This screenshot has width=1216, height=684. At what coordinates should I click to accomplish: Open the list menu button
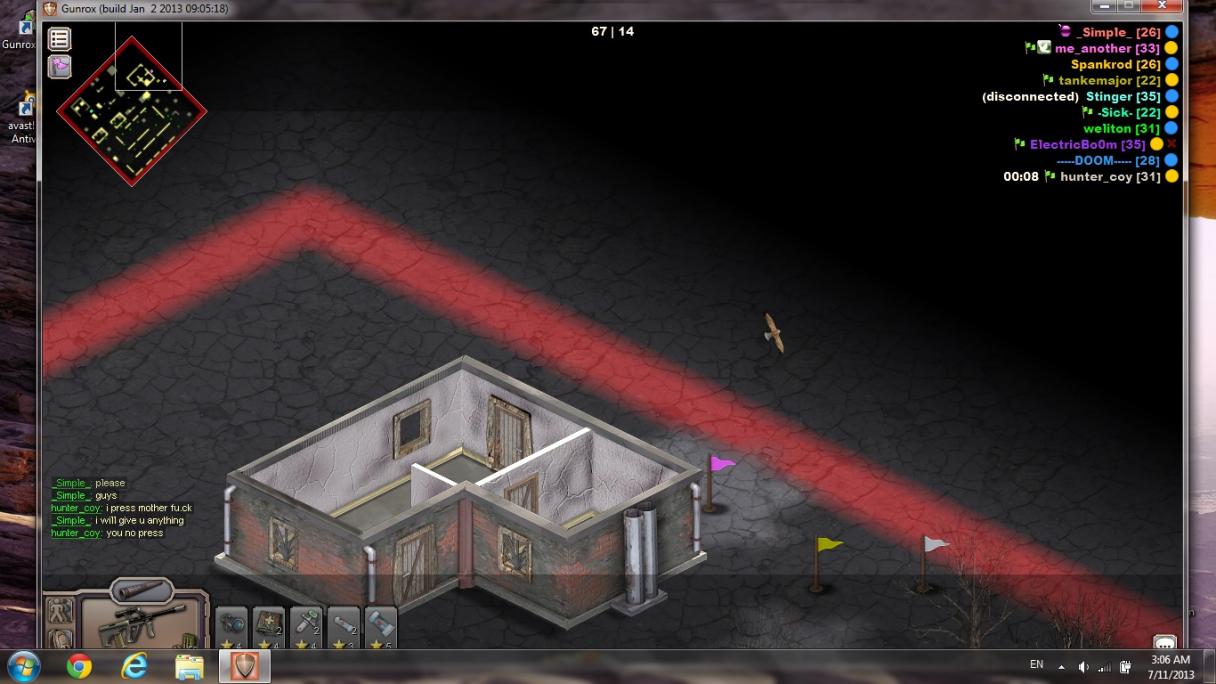(59, 40)
